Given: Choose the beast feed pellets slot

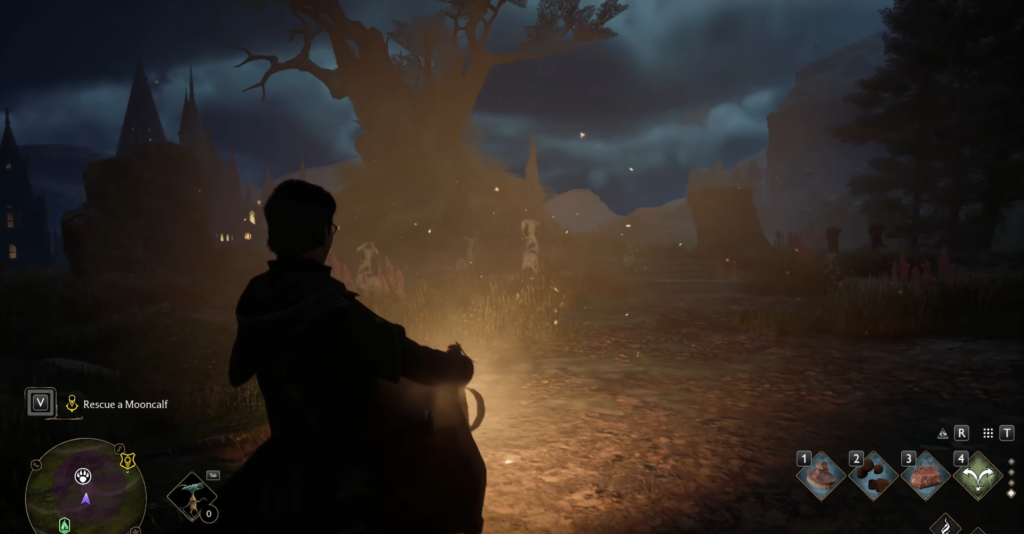Looking at the screenshot, I should tap(873, 476).
